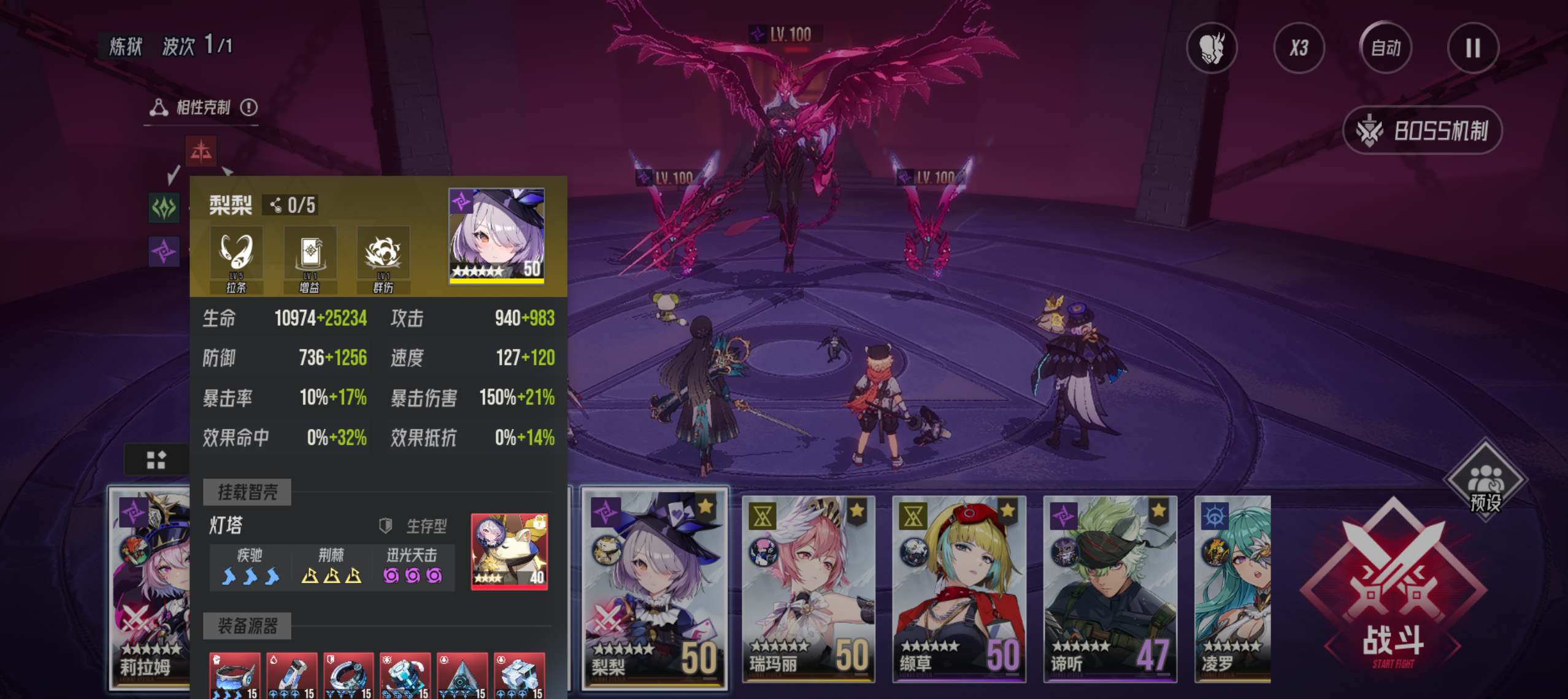
Task: Open the 0/5 share panel for 梨梨
Action: 293,206
